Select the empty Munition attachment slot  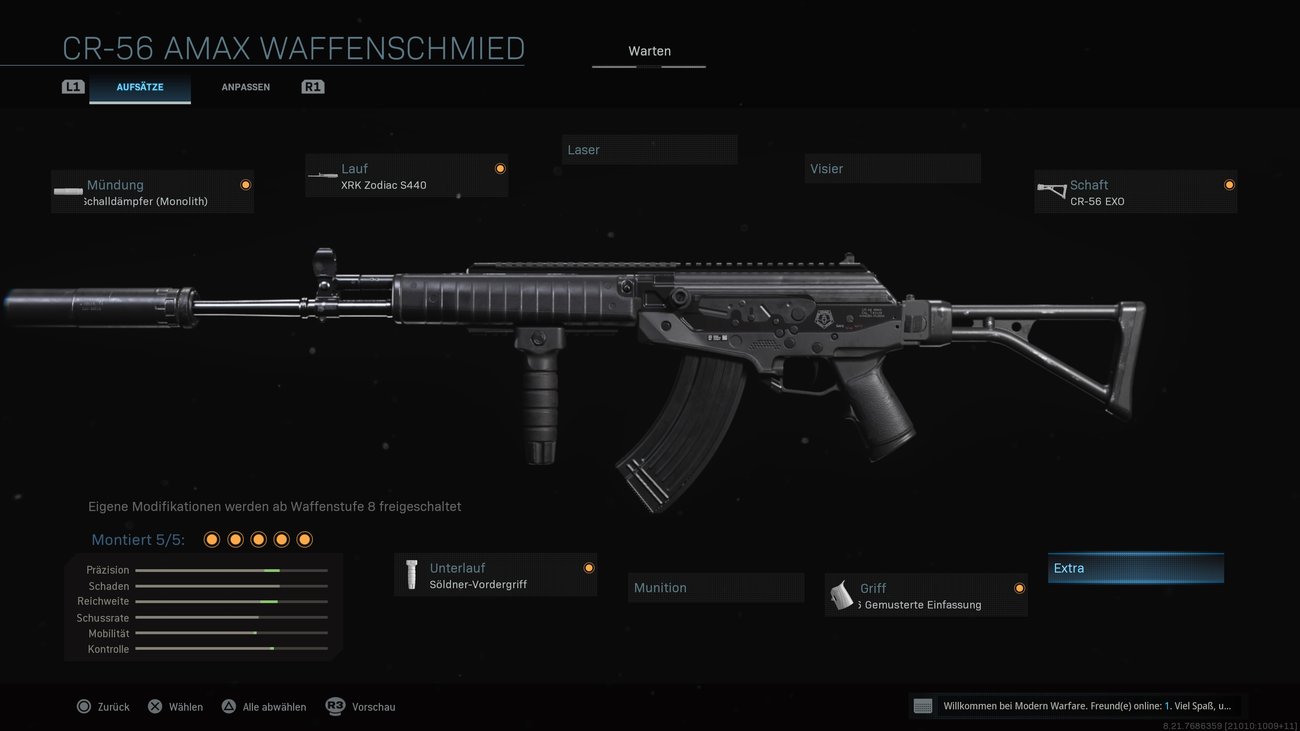tap(716, 587)
